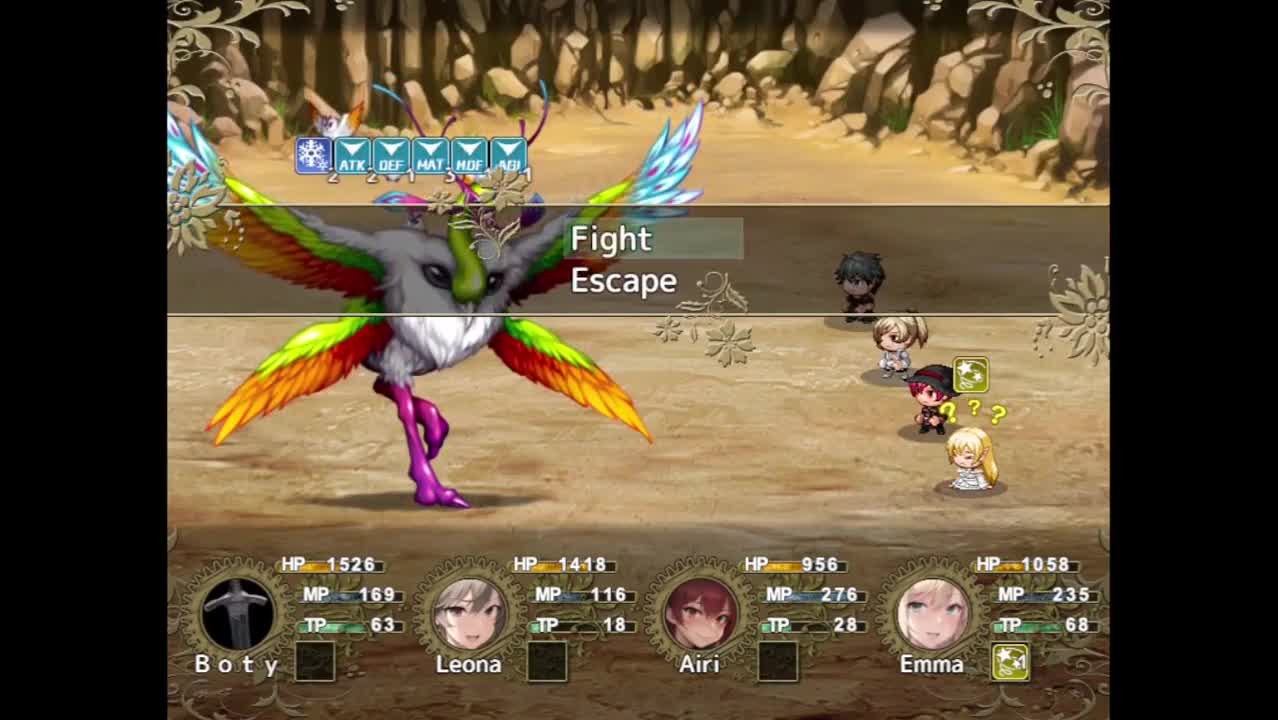
Task: Inspect the enemy ATK debuff icon
Action: [x=352, y=156]
